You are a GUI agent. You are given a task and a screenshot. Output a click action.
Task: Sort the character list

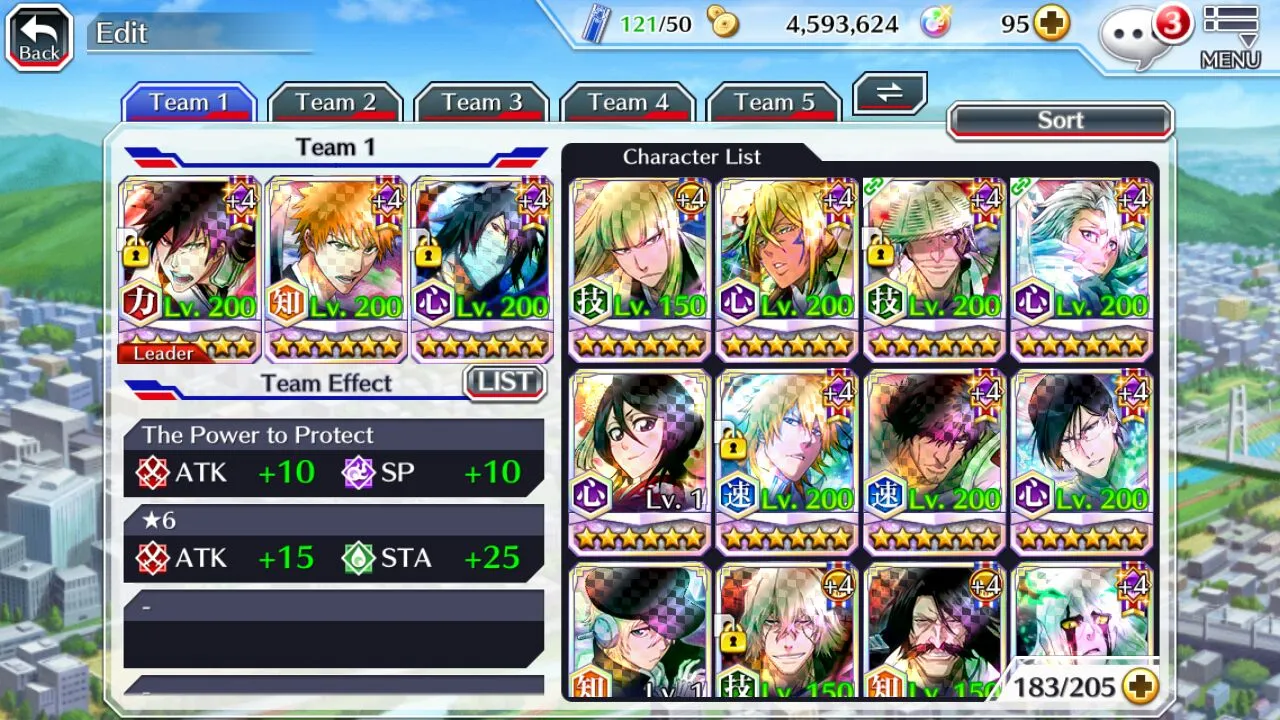pos(1060,121)
